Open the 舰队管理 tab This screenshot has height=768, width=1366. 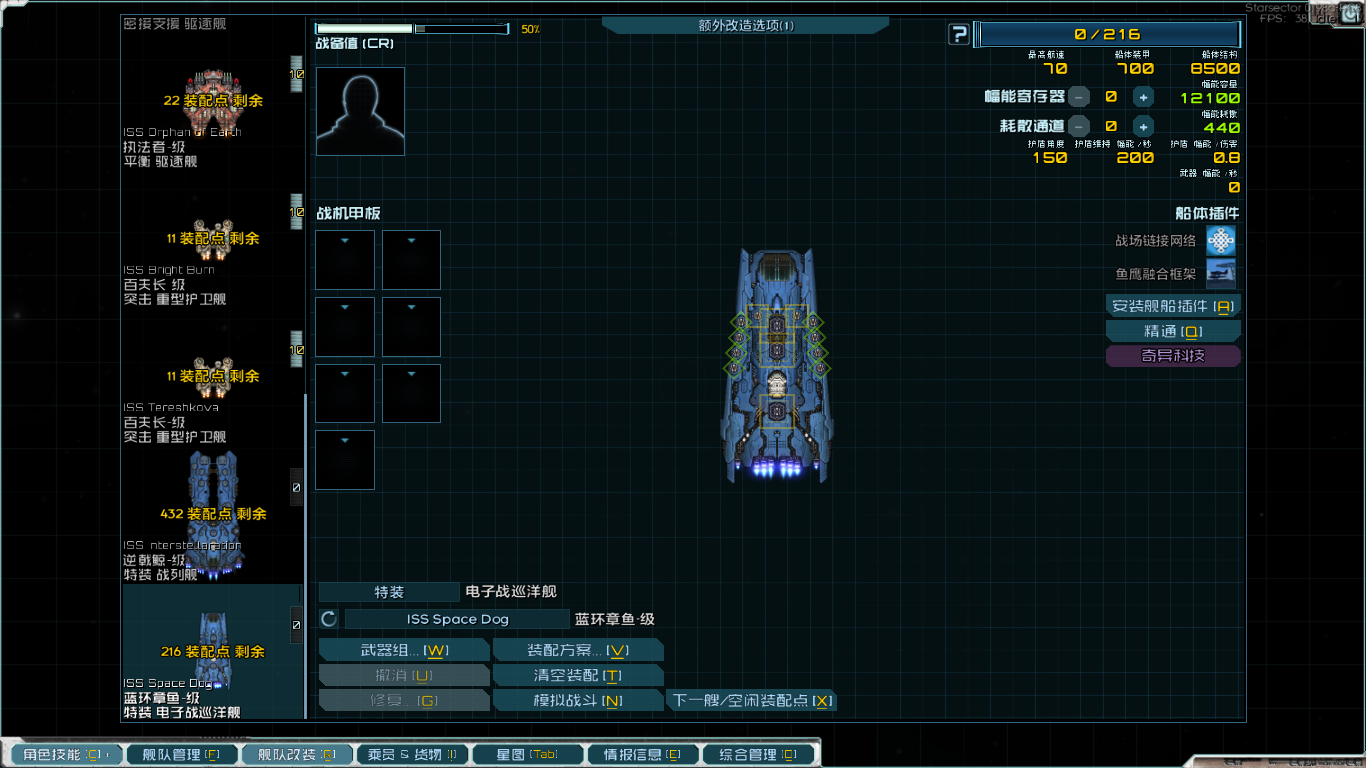click(x=181, y=754)
